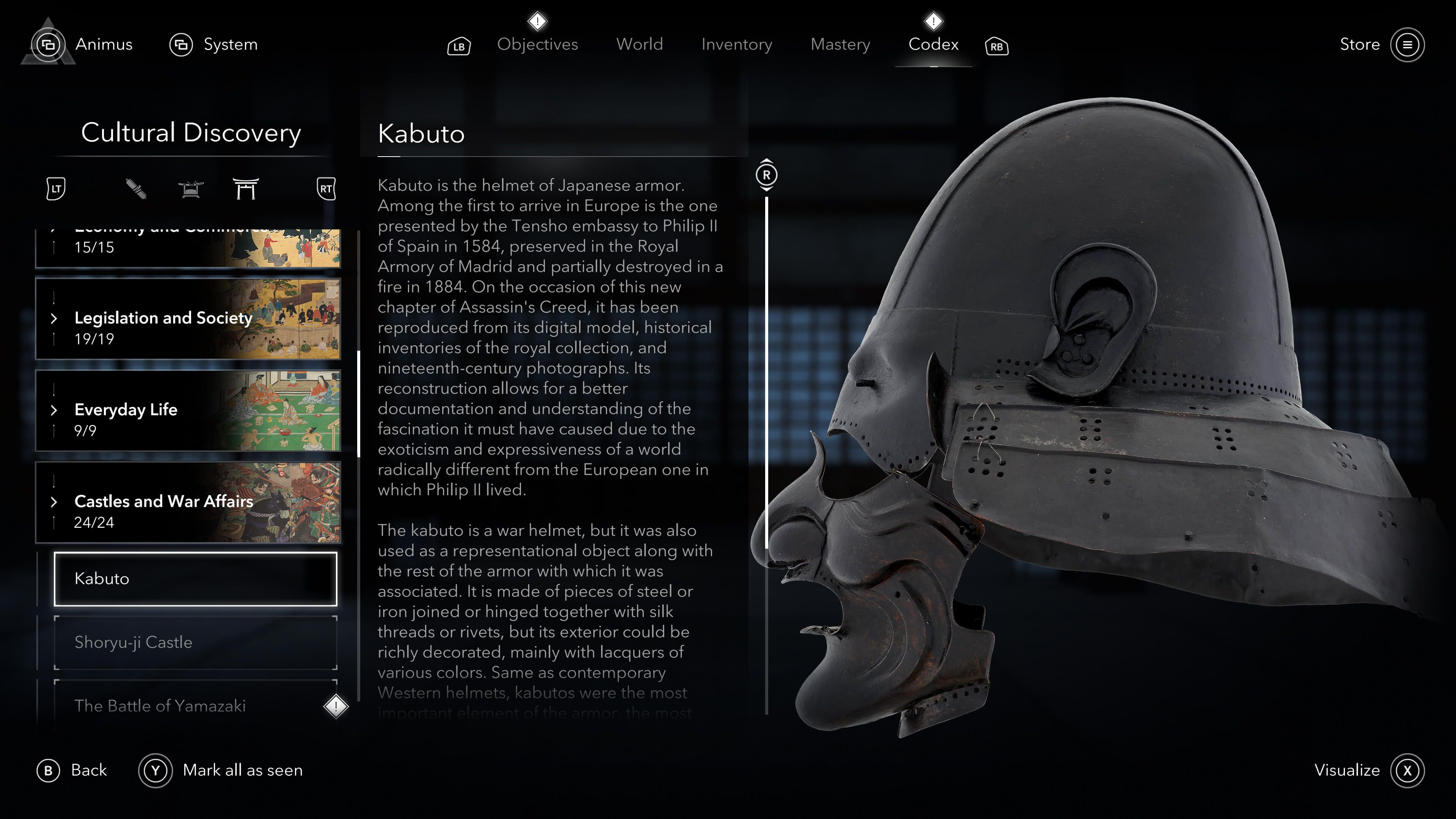
Task: Switch to the World tab
Action: click(x=640, y=44)
